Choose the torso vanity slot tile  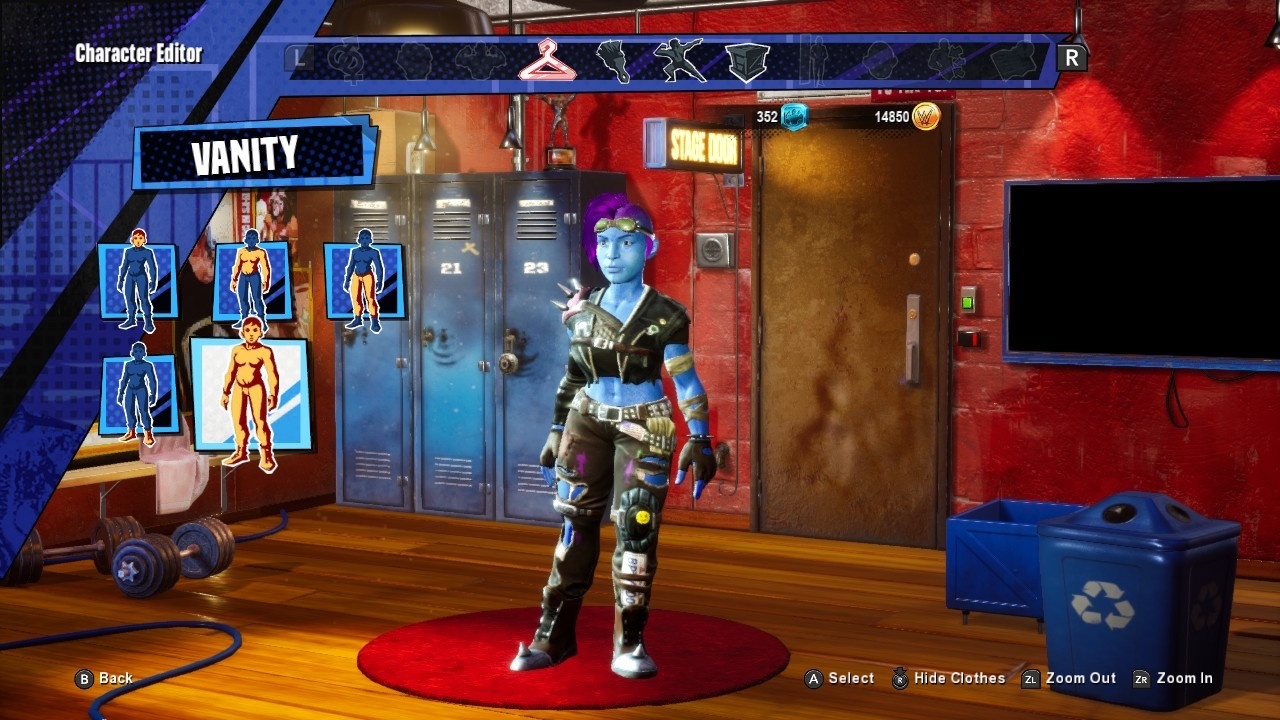251,280
